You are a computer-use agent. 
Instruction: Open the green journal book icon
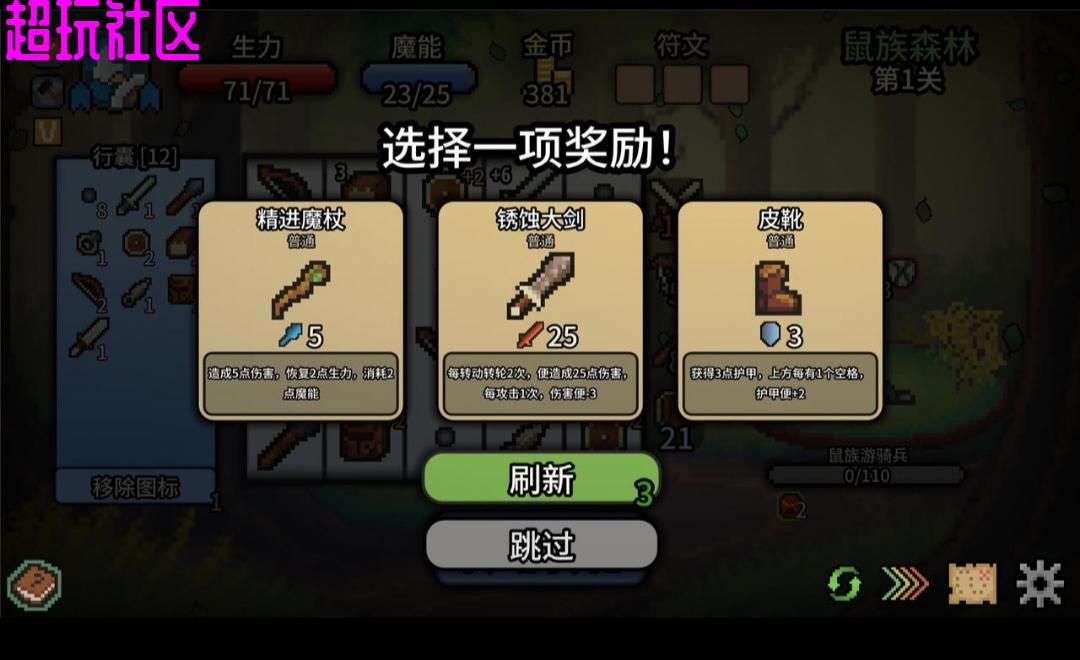pyautogui.click(x=35, y=585)
